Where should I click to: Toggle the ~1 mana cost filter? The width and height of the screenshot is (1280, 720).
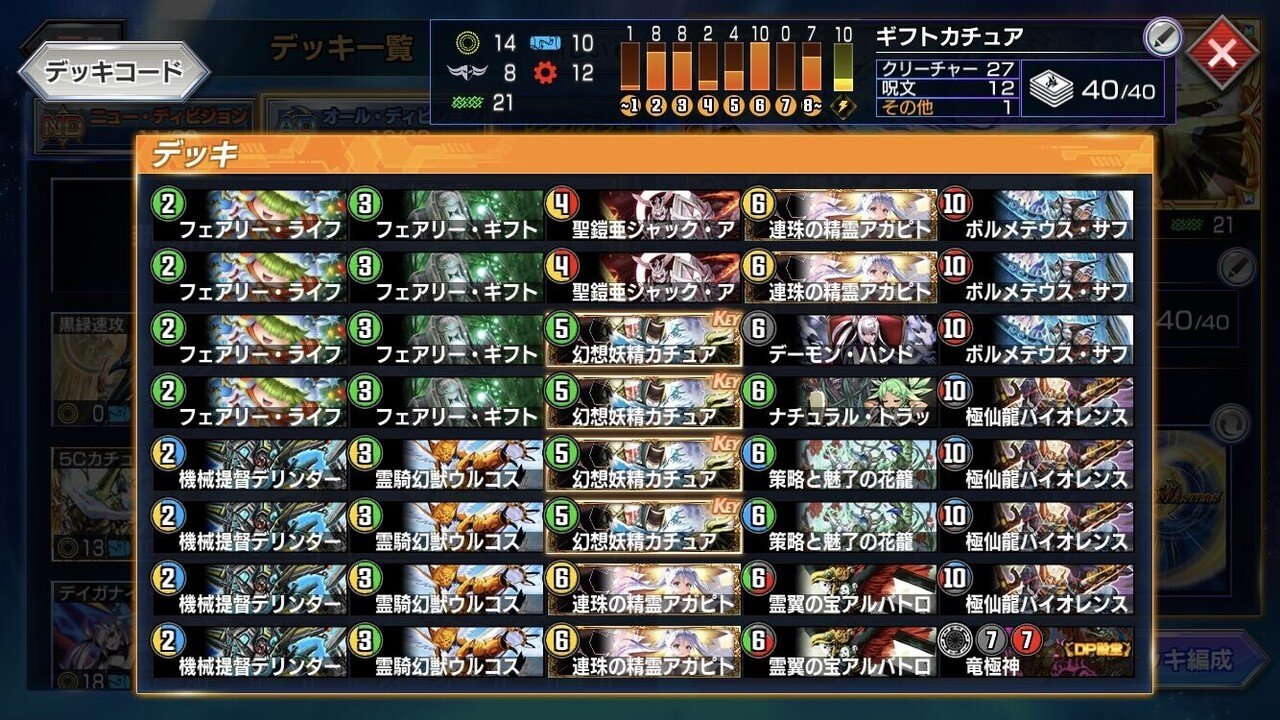click(x=632, y=103)
